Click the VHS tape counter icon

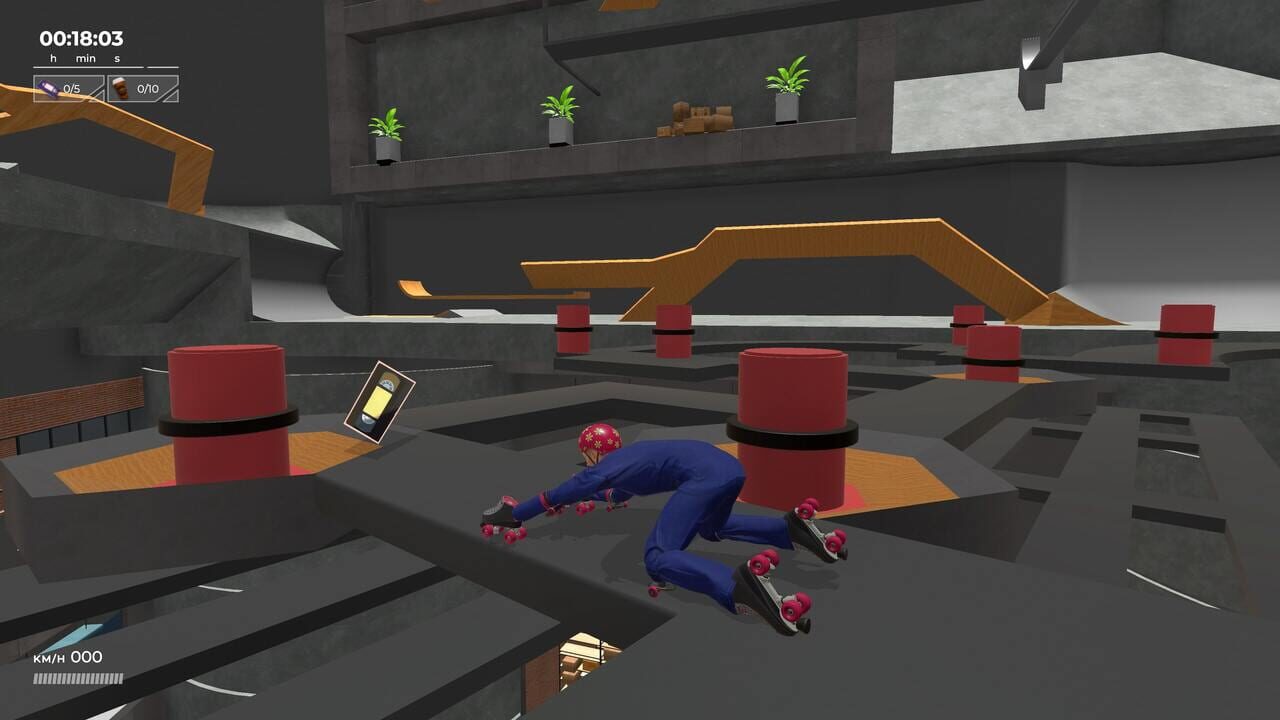48,88
